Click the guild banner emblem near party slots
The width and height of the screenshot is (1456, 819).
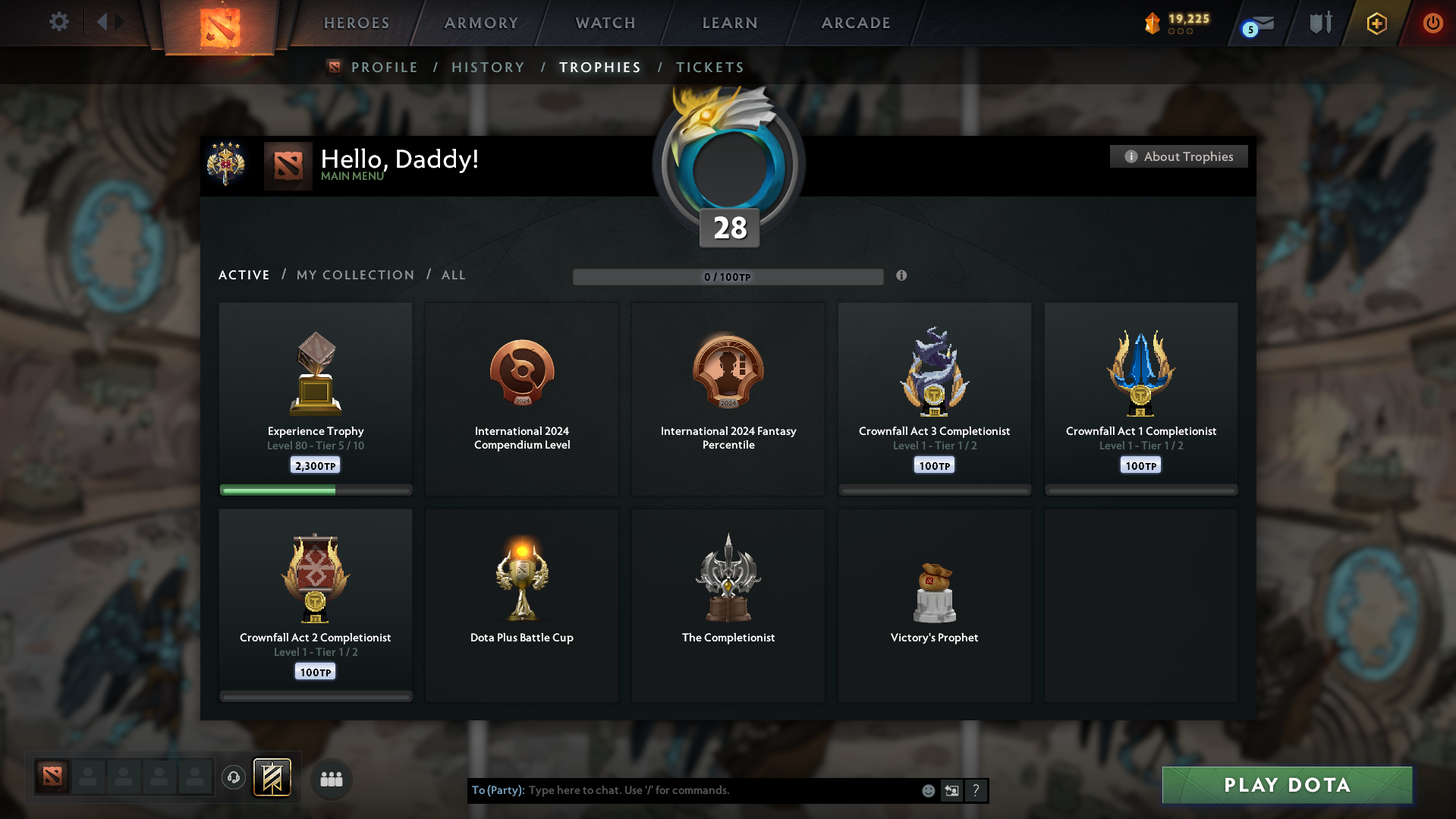click(x=272, y=777)
